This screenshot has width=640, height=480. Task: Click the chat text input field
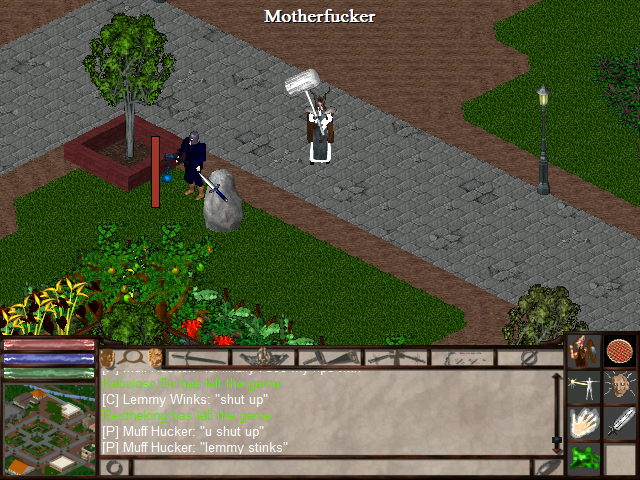pos(330,467)
